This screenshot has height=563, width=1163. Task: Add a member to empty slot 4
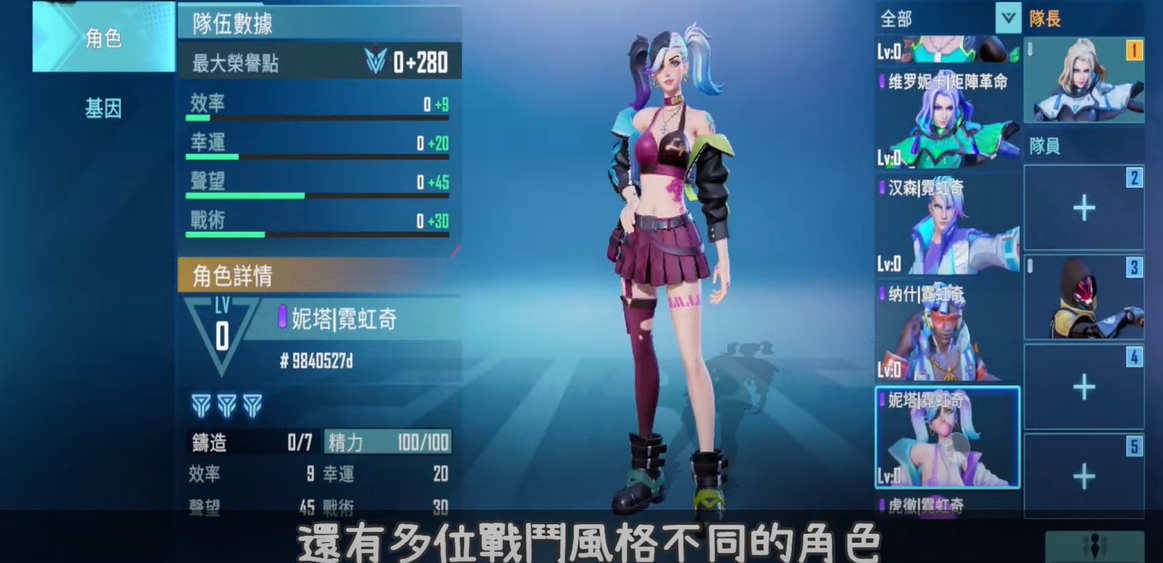pyautogui.click(x=1084, y=387)
